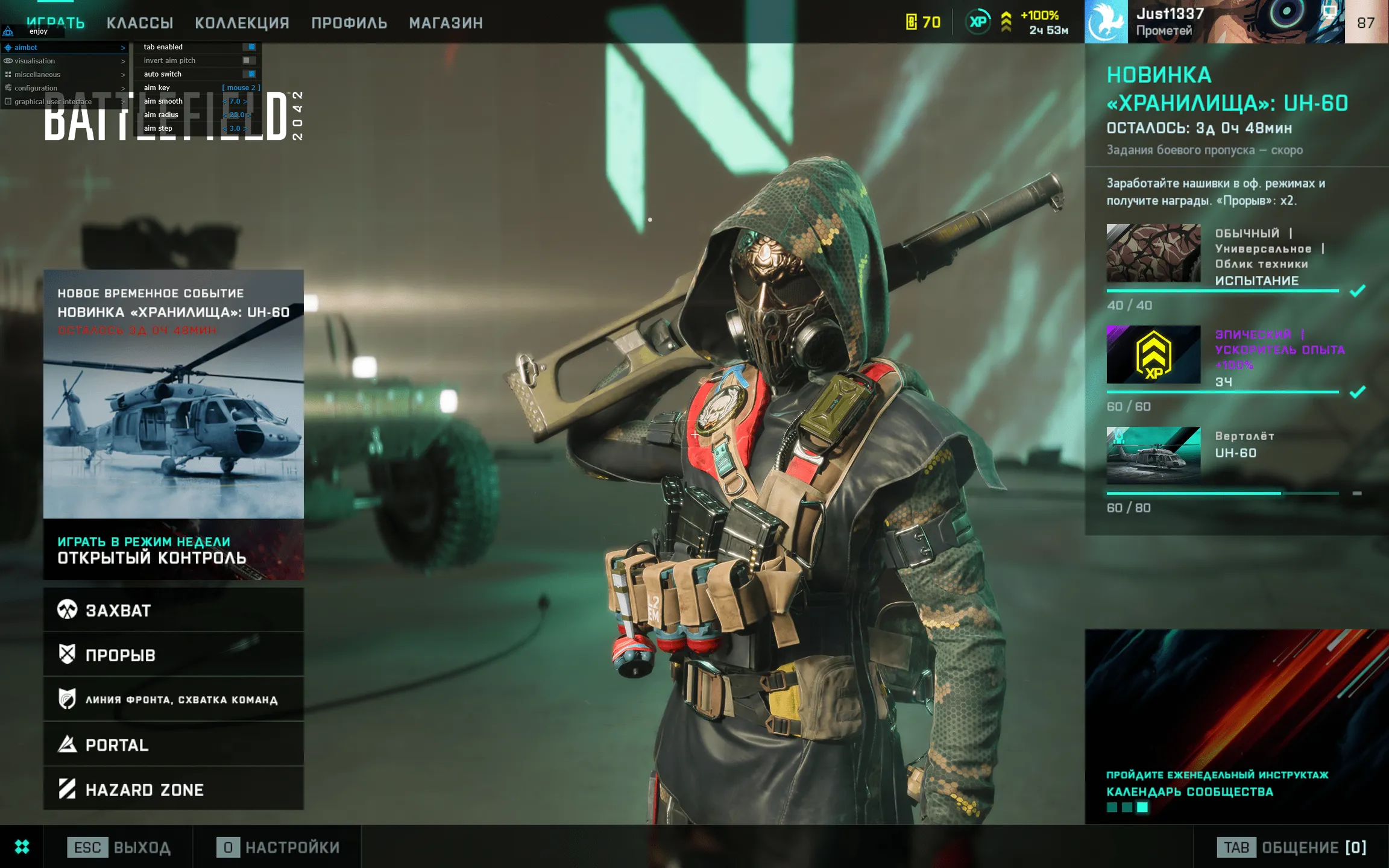
Task: Open the ОБЩЕНИЕ social panel
Action: (1291, 847)
